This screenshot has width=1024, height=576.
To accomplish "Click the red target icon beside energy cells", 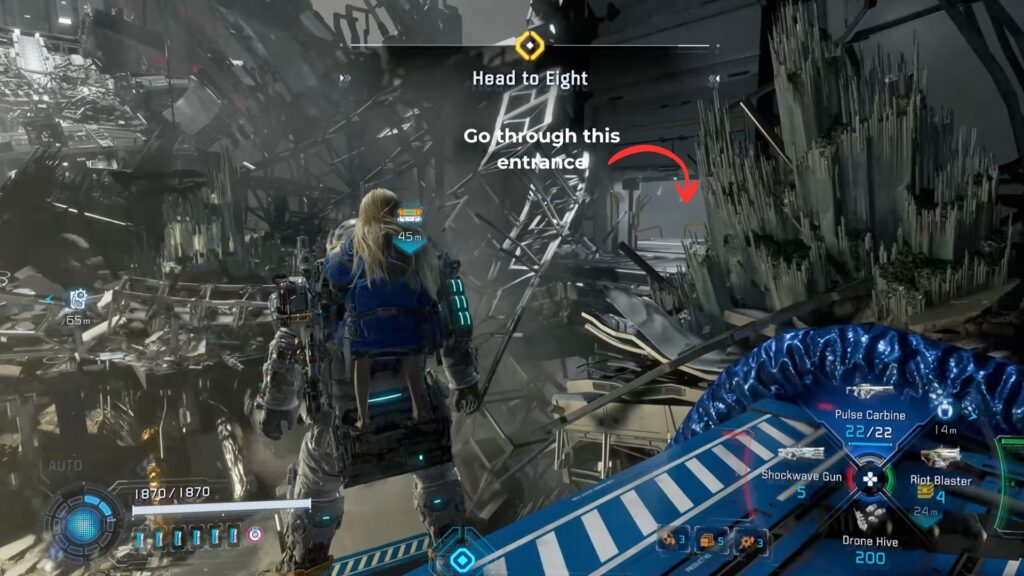I will (x=255, y=536).
